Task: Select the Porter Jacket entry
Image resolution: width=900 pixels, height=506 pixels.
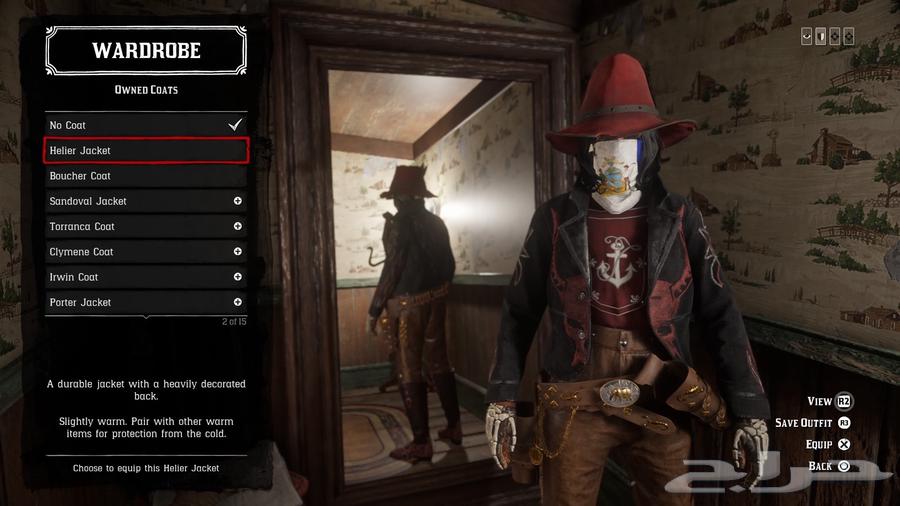Action: [146, 302]
